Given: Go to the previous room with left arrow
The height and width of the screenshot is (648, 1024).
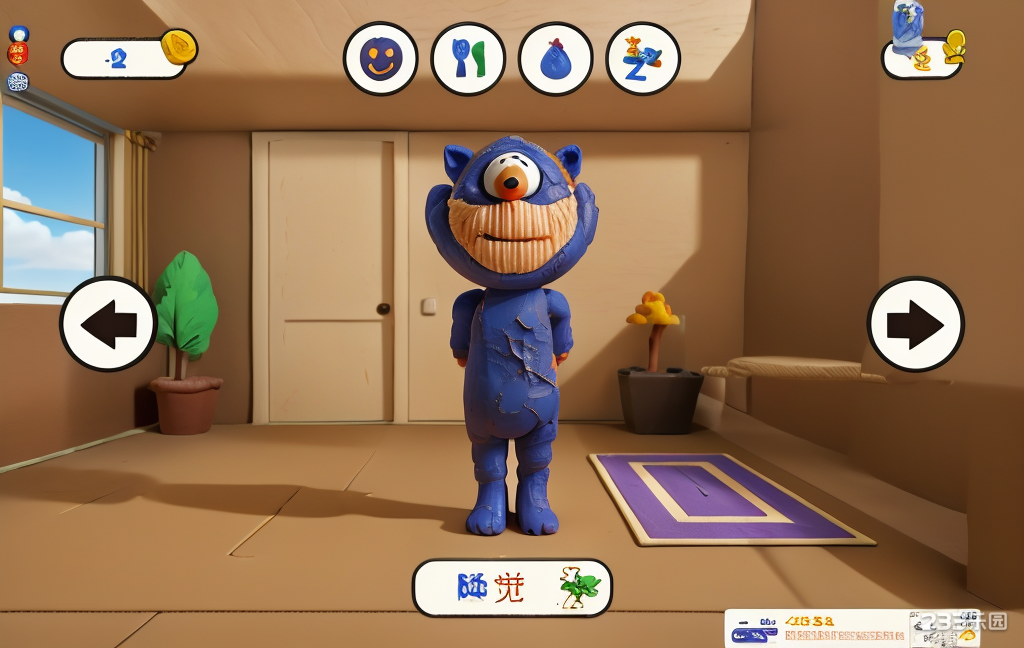Looking at the screenshot, I should click(108, 324).
